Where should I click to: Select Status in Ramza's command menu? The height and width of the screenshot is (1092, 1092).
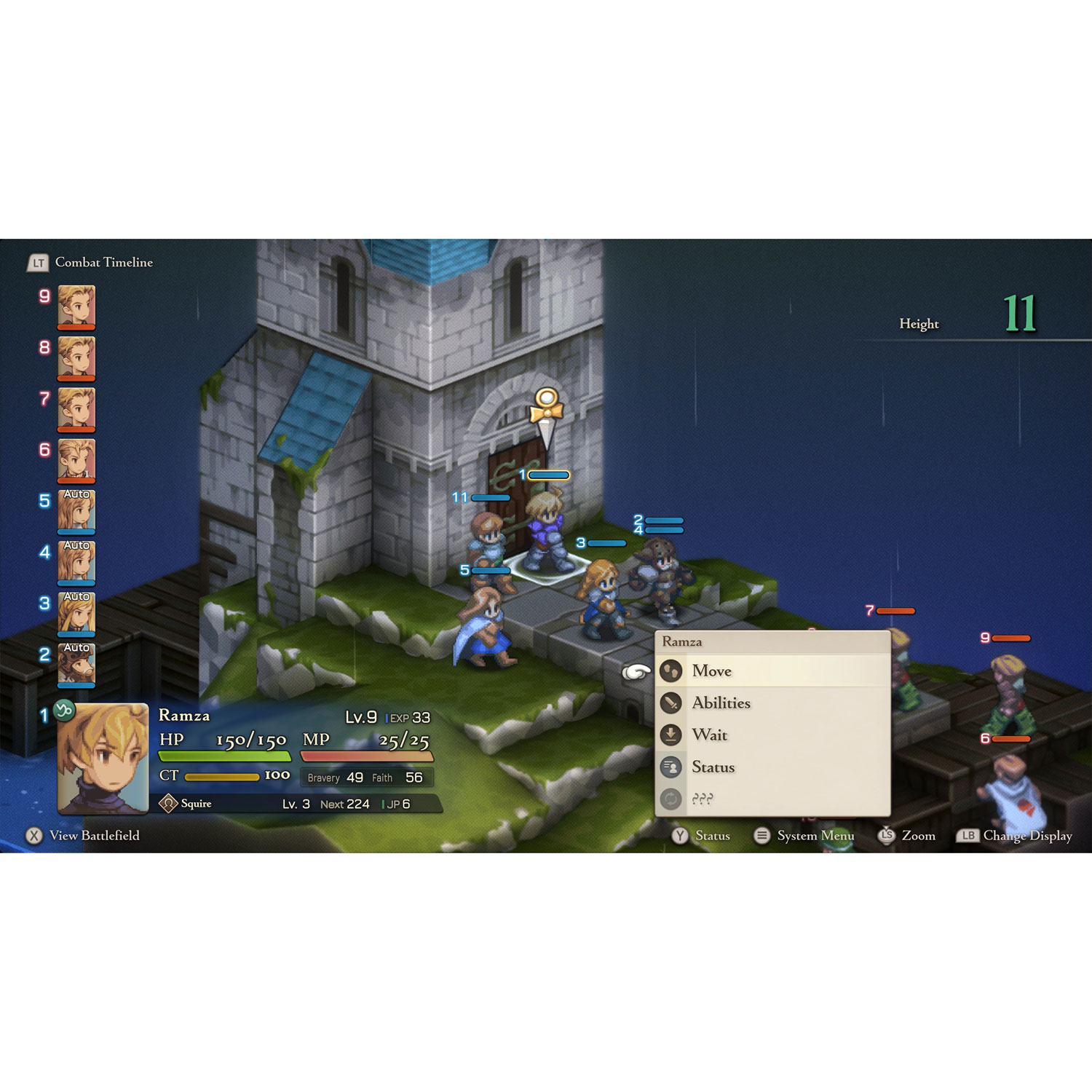[x=714, y=767]
